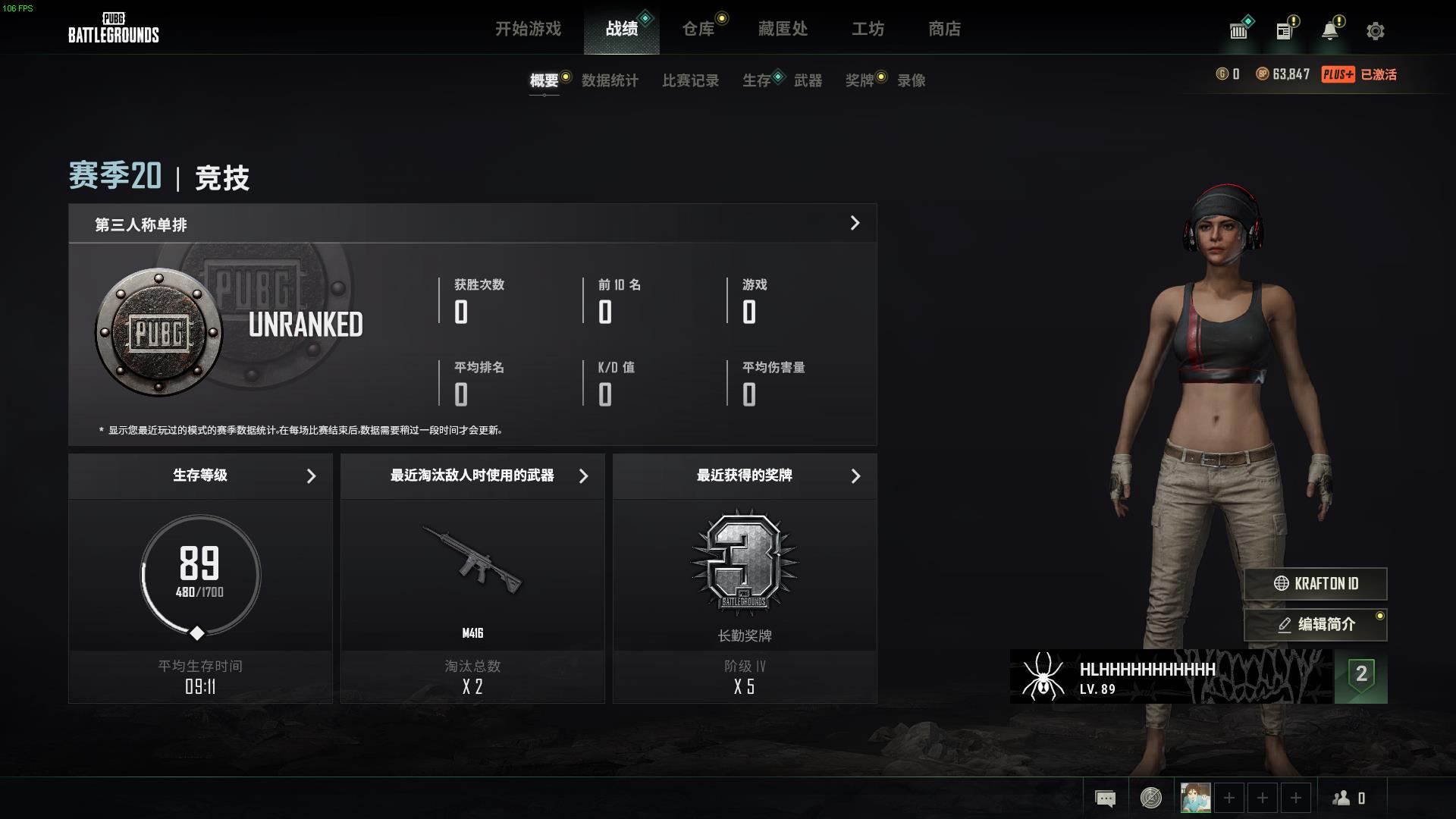The height and width of the screenshot is (819, 1456).
Task: Switch to the 比赛记录 match history tab
Action: pos(690,80)
